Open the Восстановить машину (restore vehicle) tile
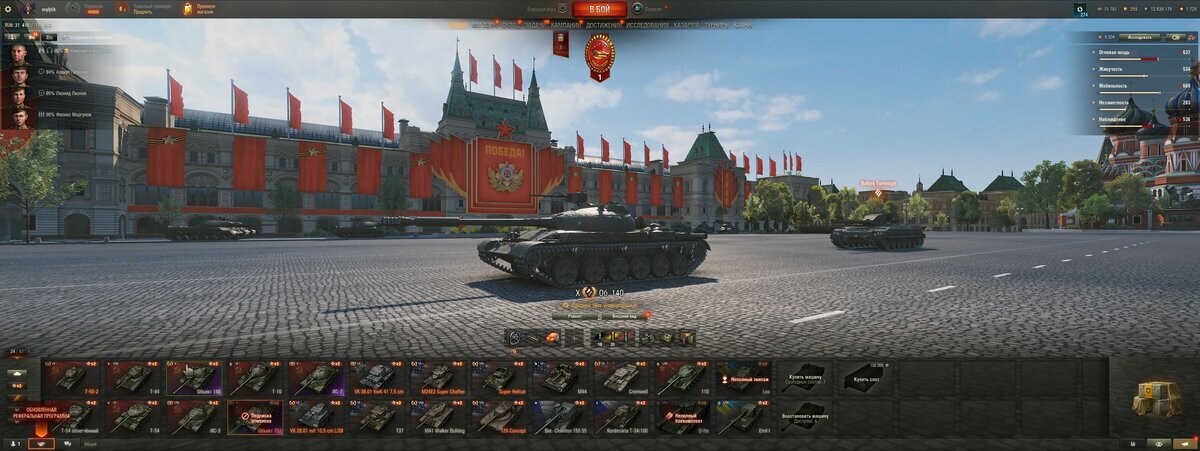The width and height of the screenshot is (1200, 451). pyautogui.click(x=804, y=416)
